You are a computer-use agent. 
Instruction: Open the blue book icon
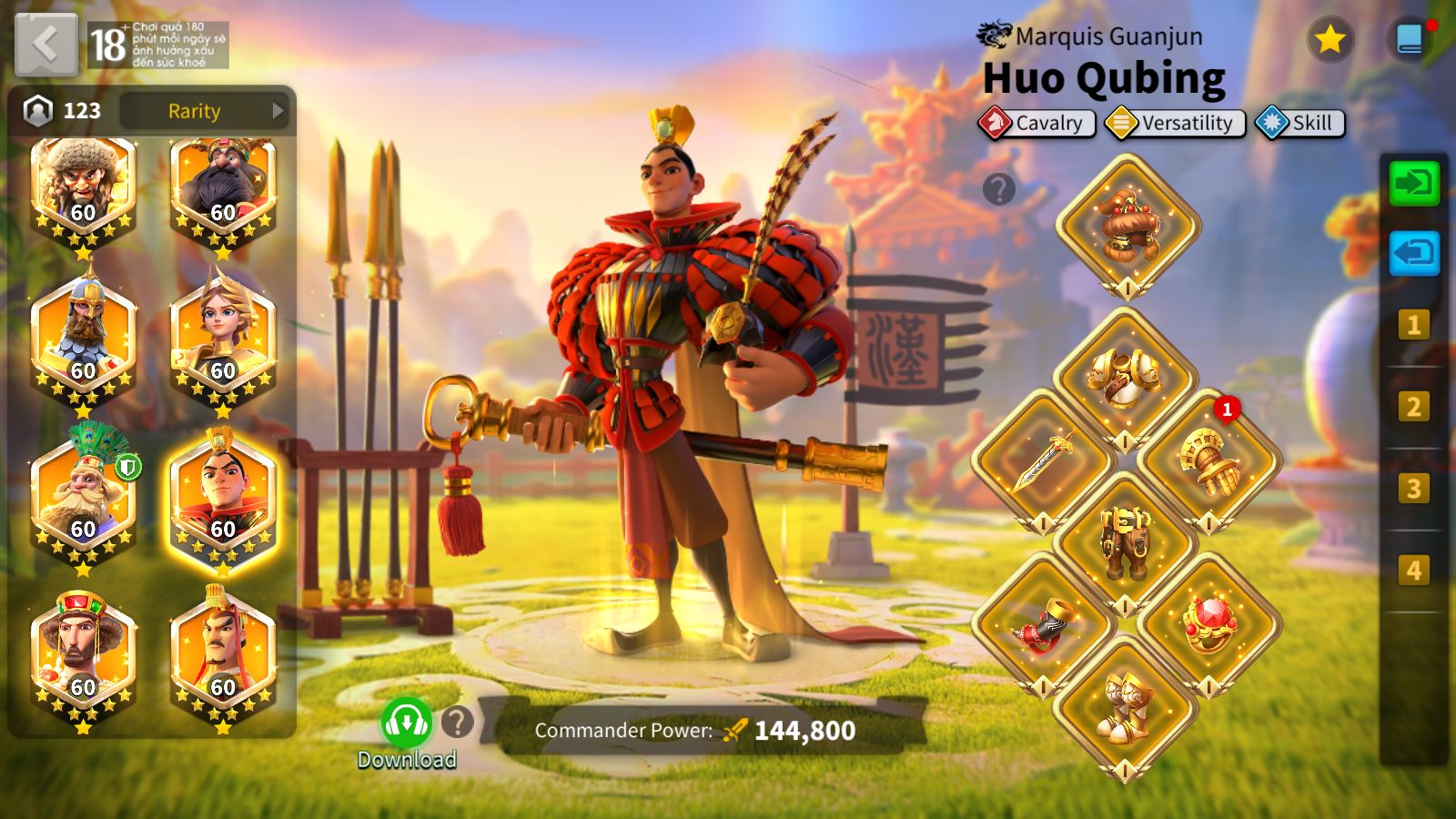pyautogui.click(x=1409, y=39)
